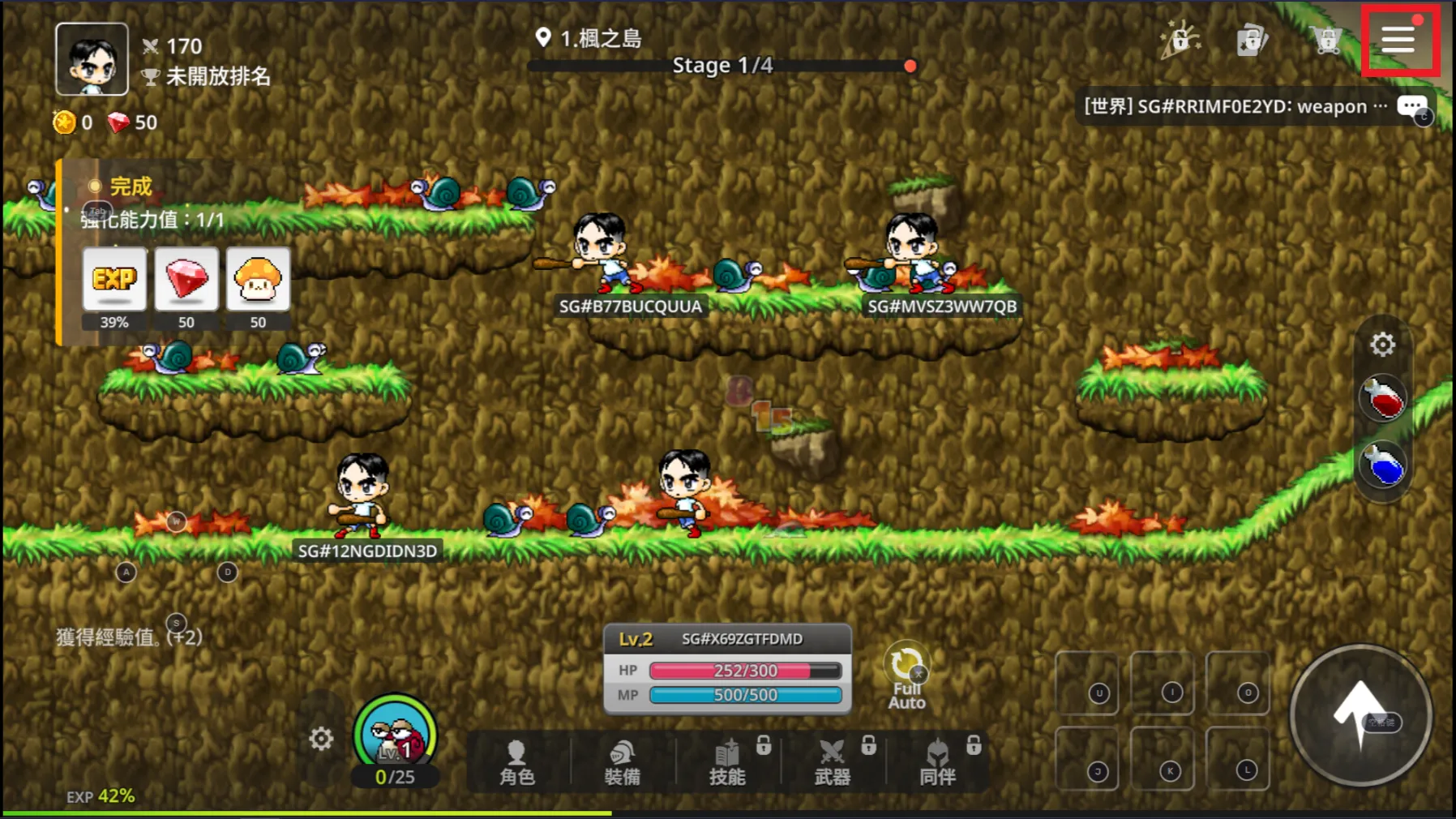Select the orange mushroom reward icon
1456x819 pixels.
tap(258, 280)
